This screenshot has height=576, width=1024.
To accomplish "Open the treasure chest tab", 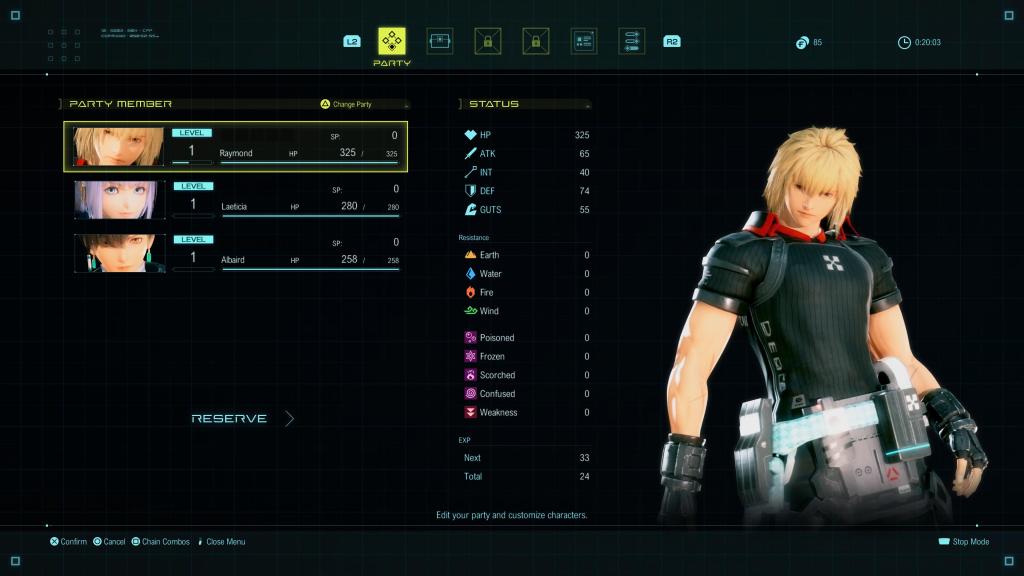I will (440, 41).
